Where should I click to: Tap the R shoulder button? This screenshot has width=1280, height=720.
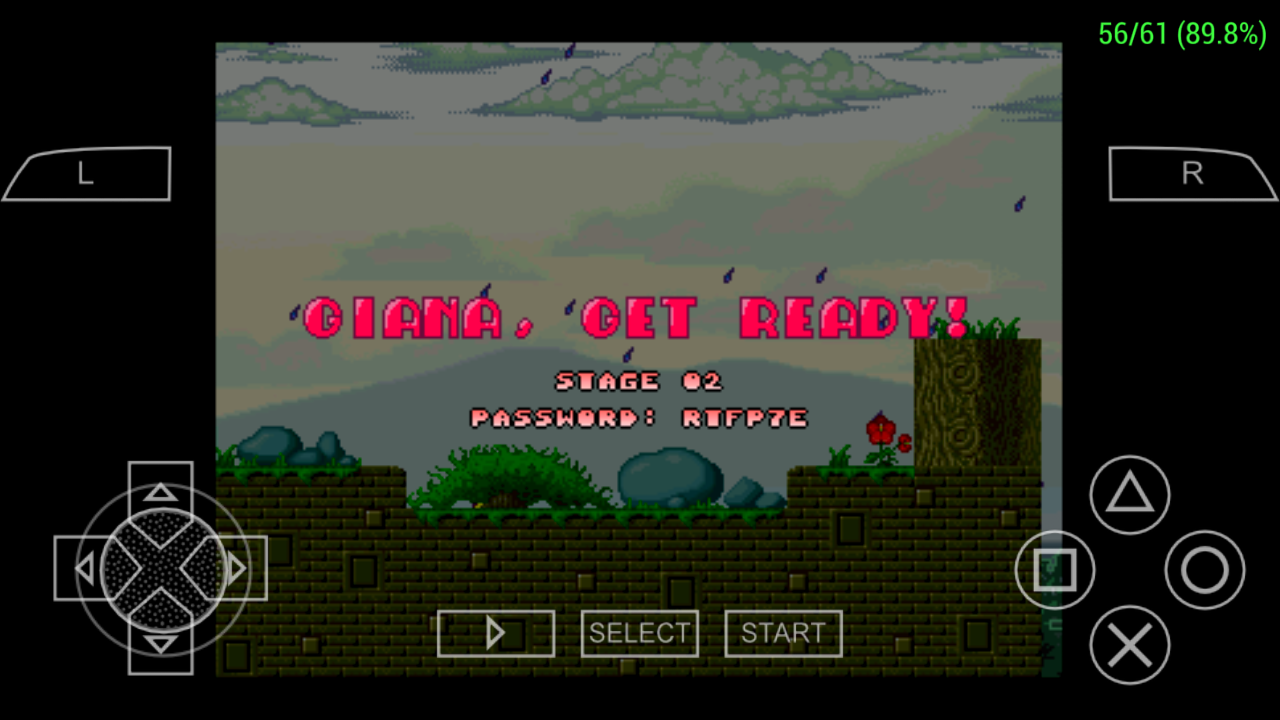[1192, 173]
